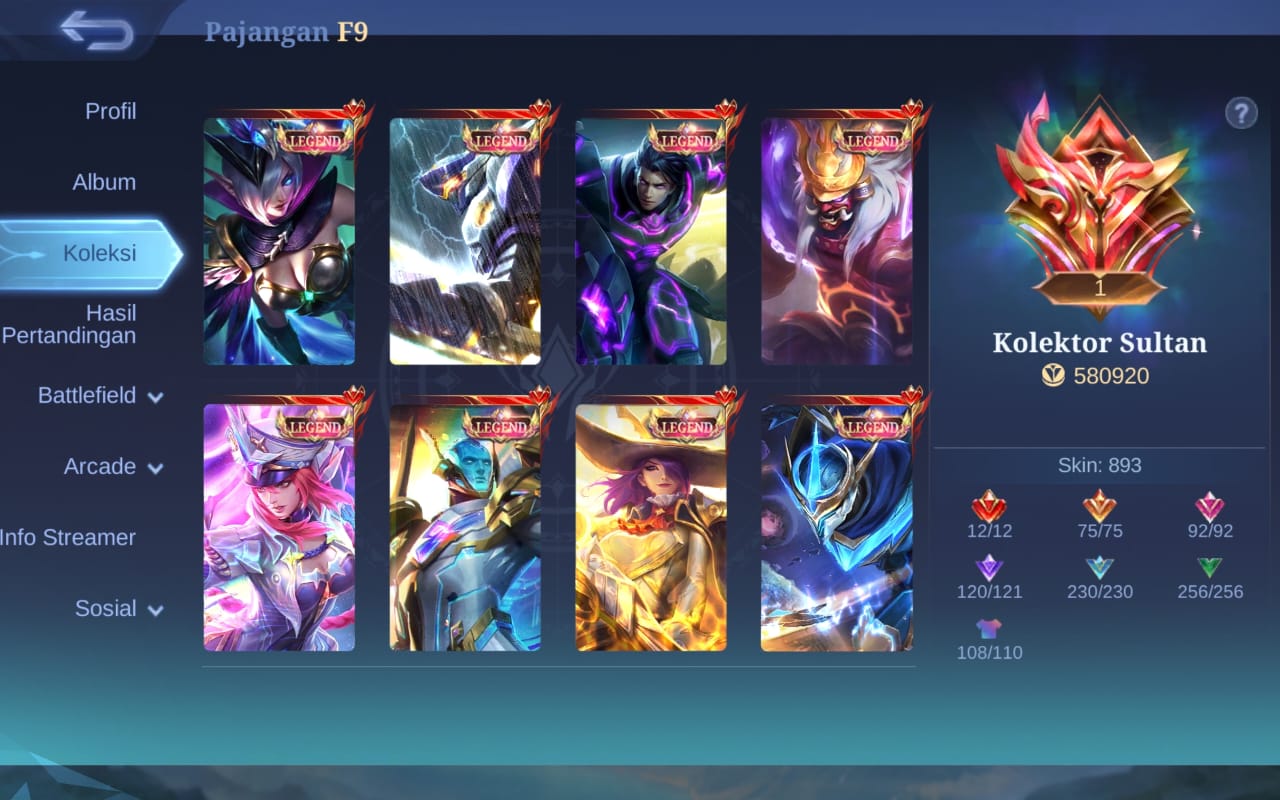Image resolution: width=1280 pixels, height=800 pixels.
Task: Open the Info Streamer menu item
Action: click(68, 537)
